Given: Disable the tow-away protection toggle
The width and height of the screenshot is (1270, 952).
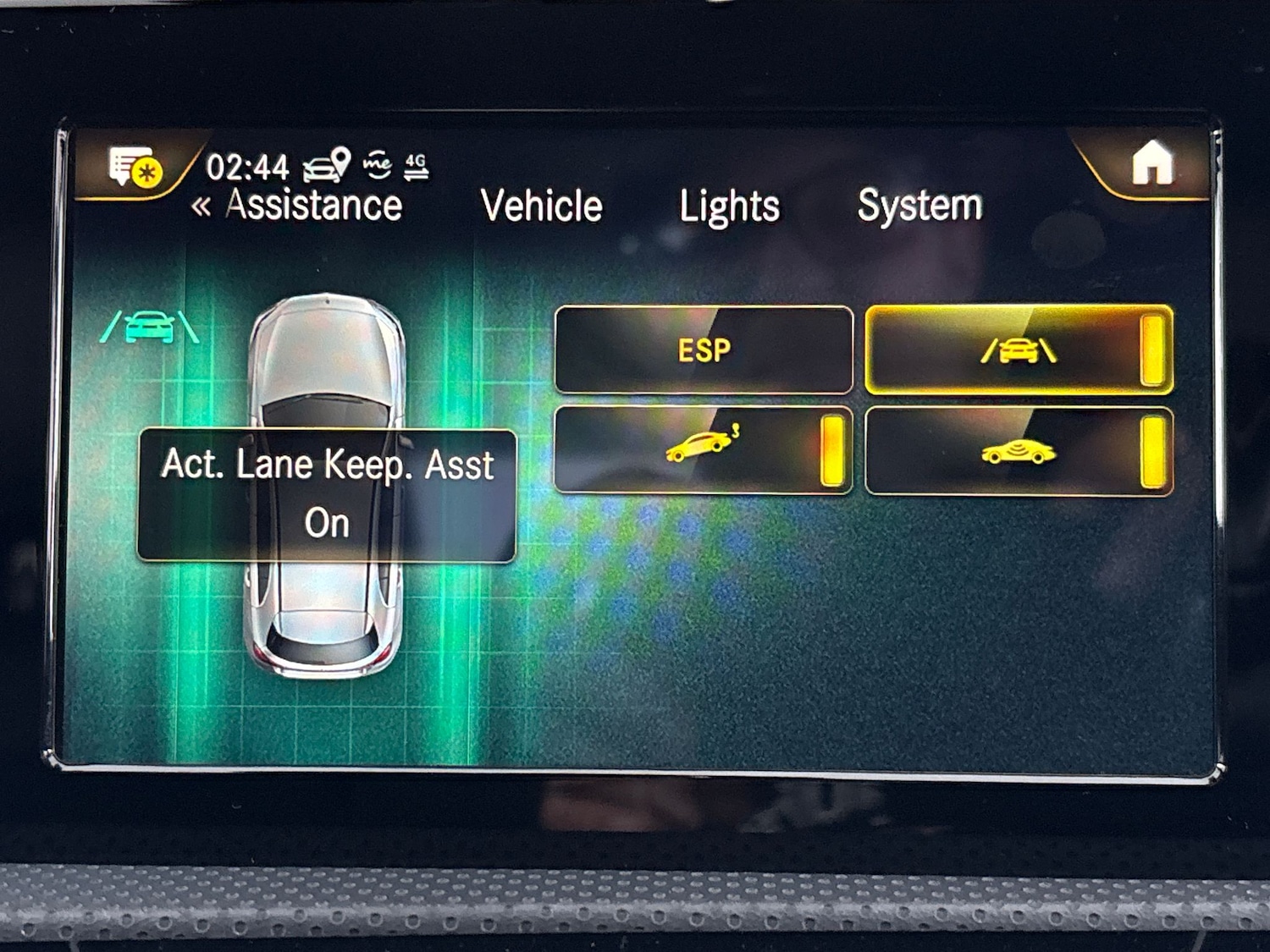Looking at the screenshot, I should (835, 448).
